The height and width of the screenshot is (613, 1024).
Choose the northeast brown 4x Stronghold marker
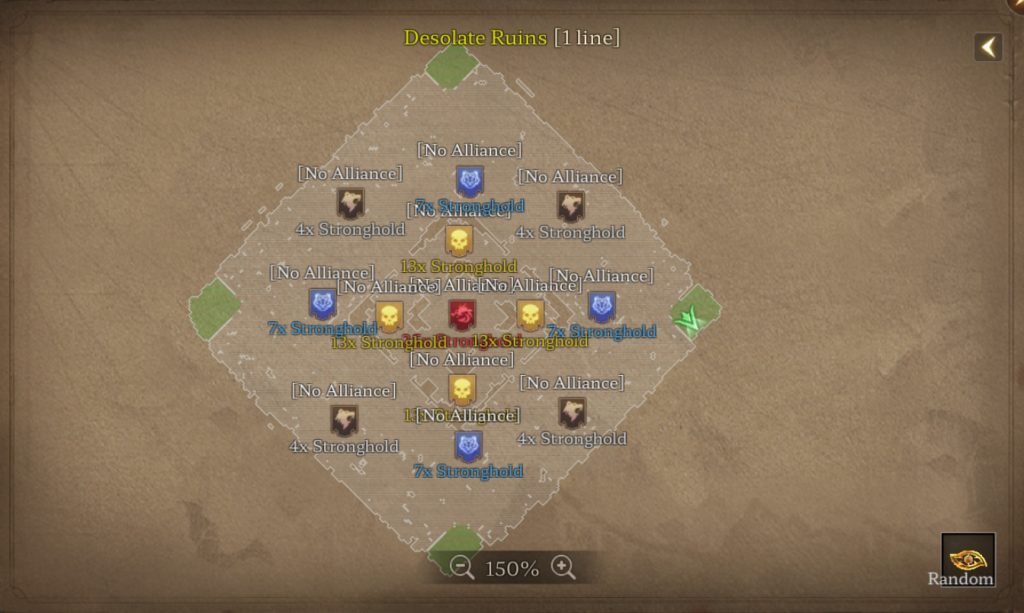(570, 207)
